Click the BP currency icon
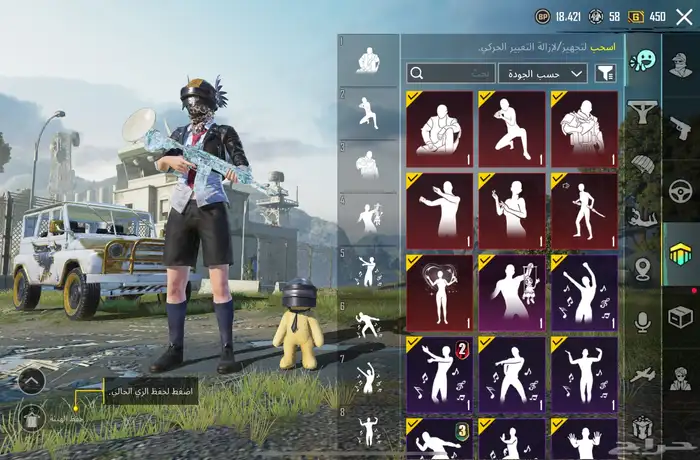 [542, 16]
